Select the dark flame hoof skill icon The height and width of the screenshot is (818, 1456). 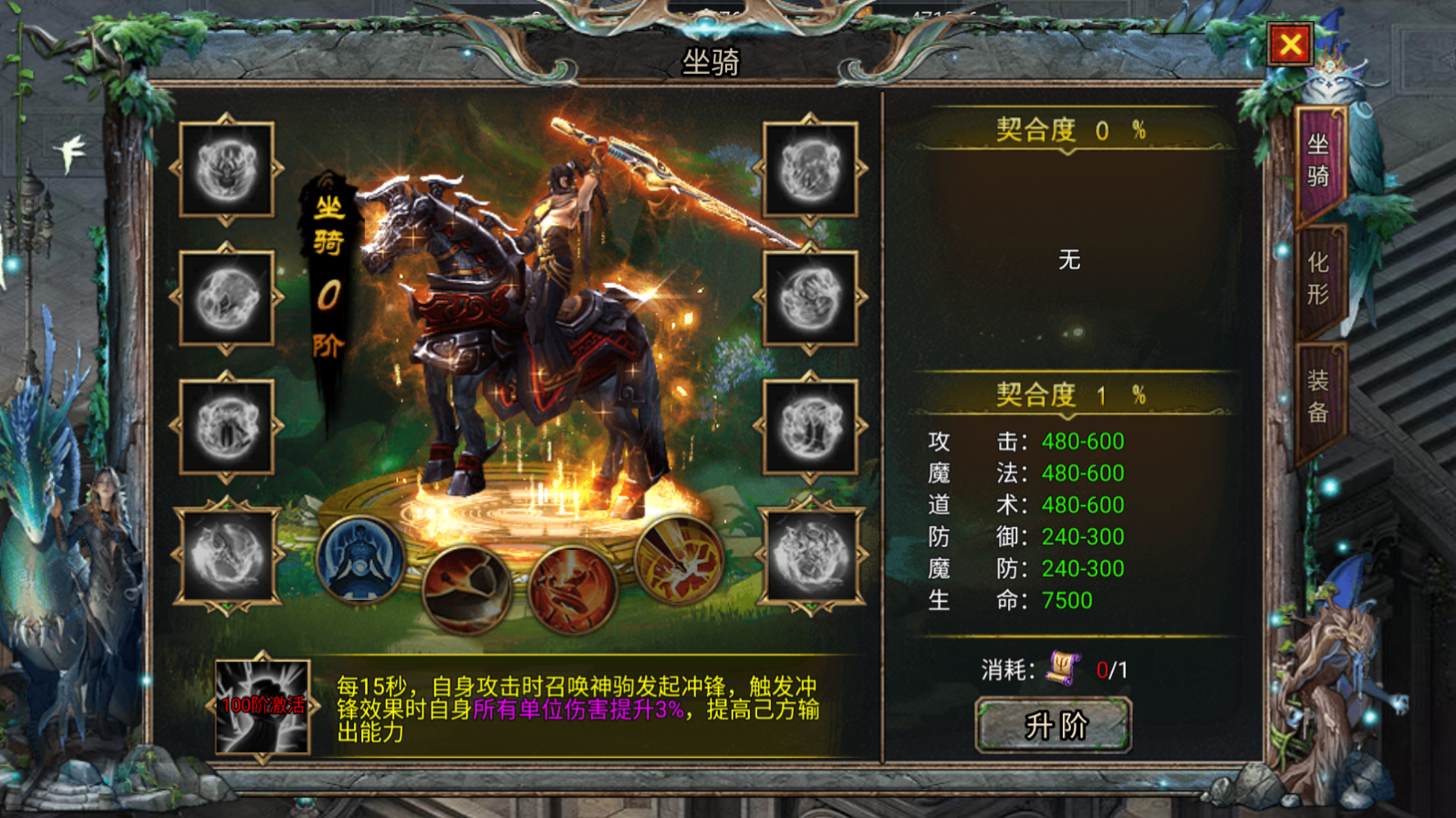[467, 588]
